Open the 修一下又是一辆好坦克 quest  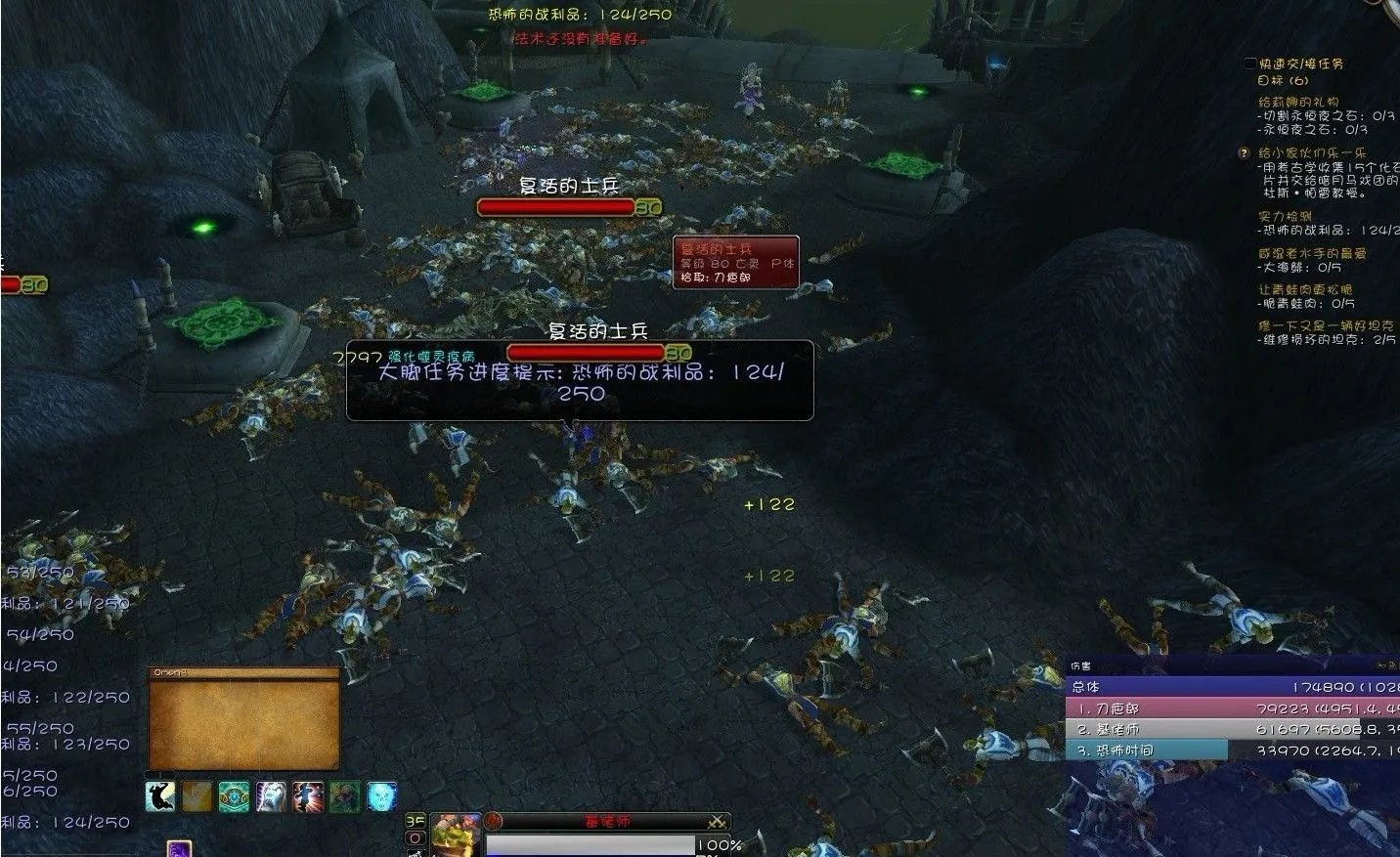[x=1326, y=325]
